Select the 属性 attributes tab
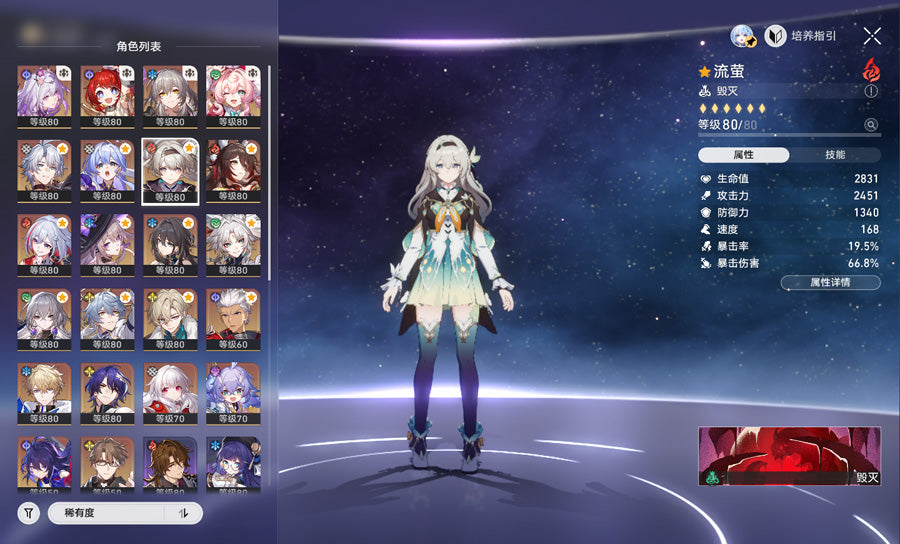This screenshot has width=900, height=544. 743,155
